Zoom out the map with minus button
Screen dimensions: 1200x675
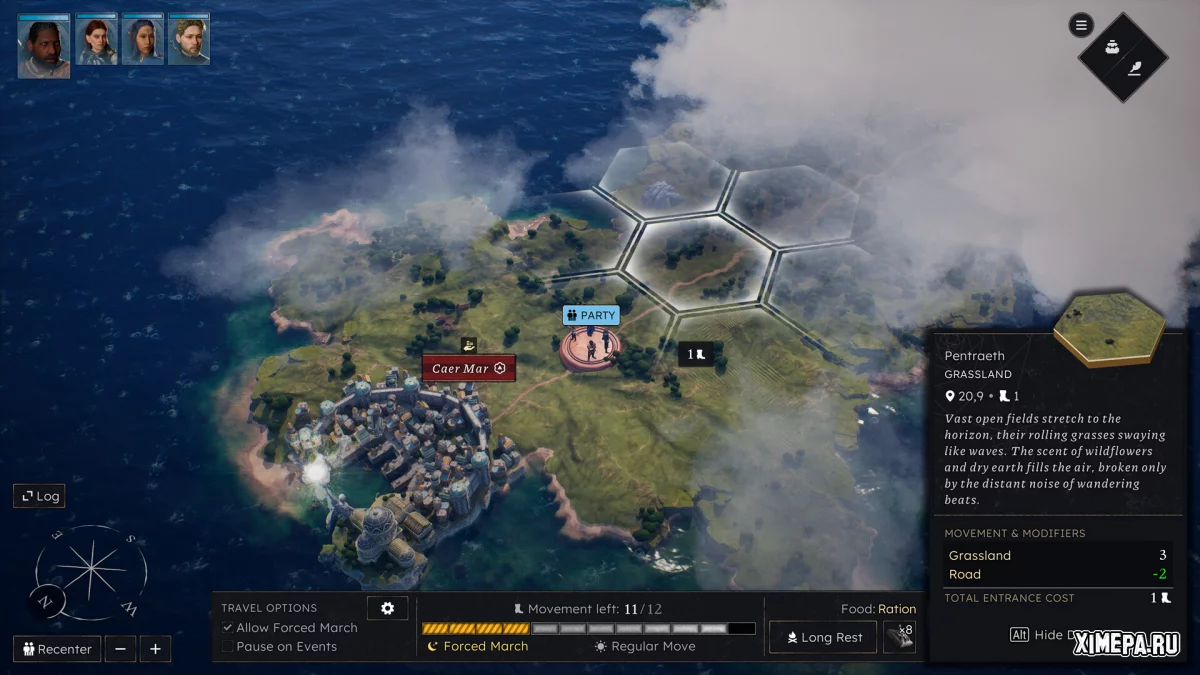point(120,649)
